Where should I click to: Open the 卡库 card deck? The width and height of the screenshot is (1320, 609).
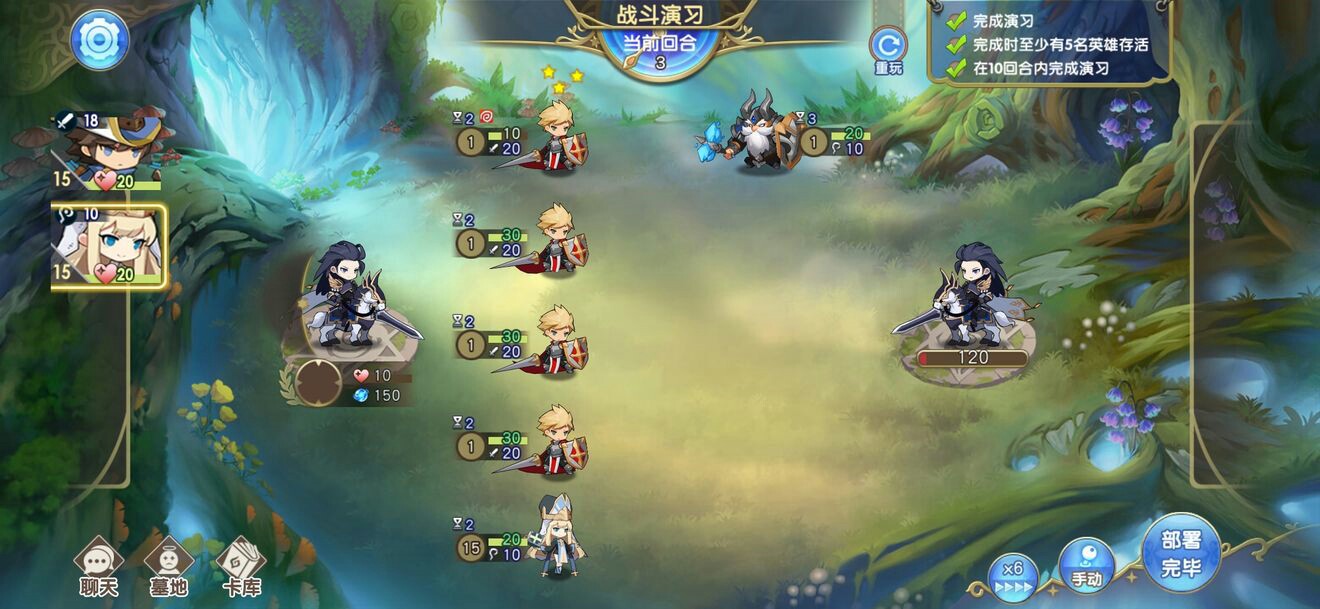click(x=240, y=566)
